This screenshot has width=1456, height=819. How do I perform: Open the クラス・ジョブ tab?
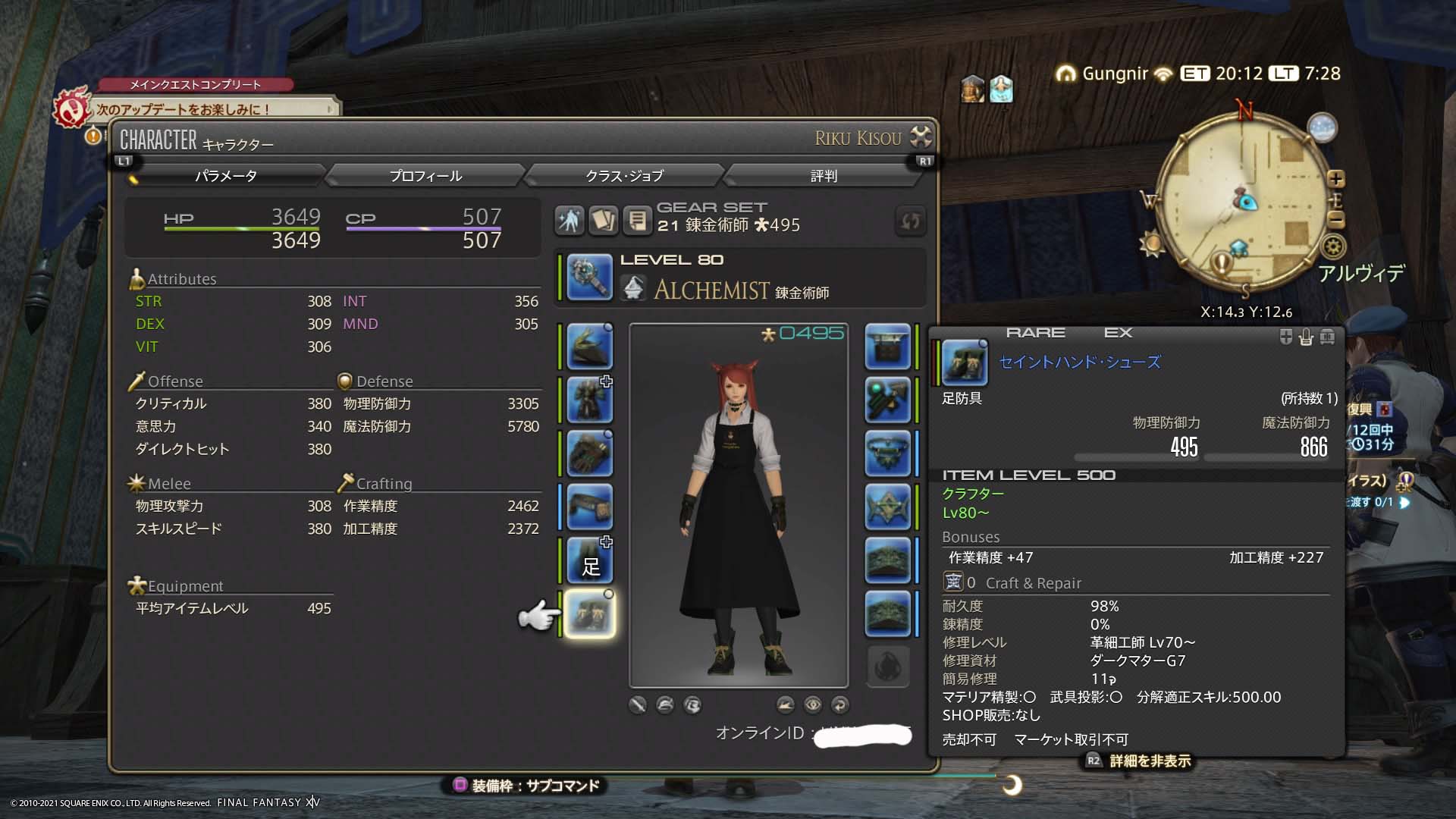tap(624, 176)
